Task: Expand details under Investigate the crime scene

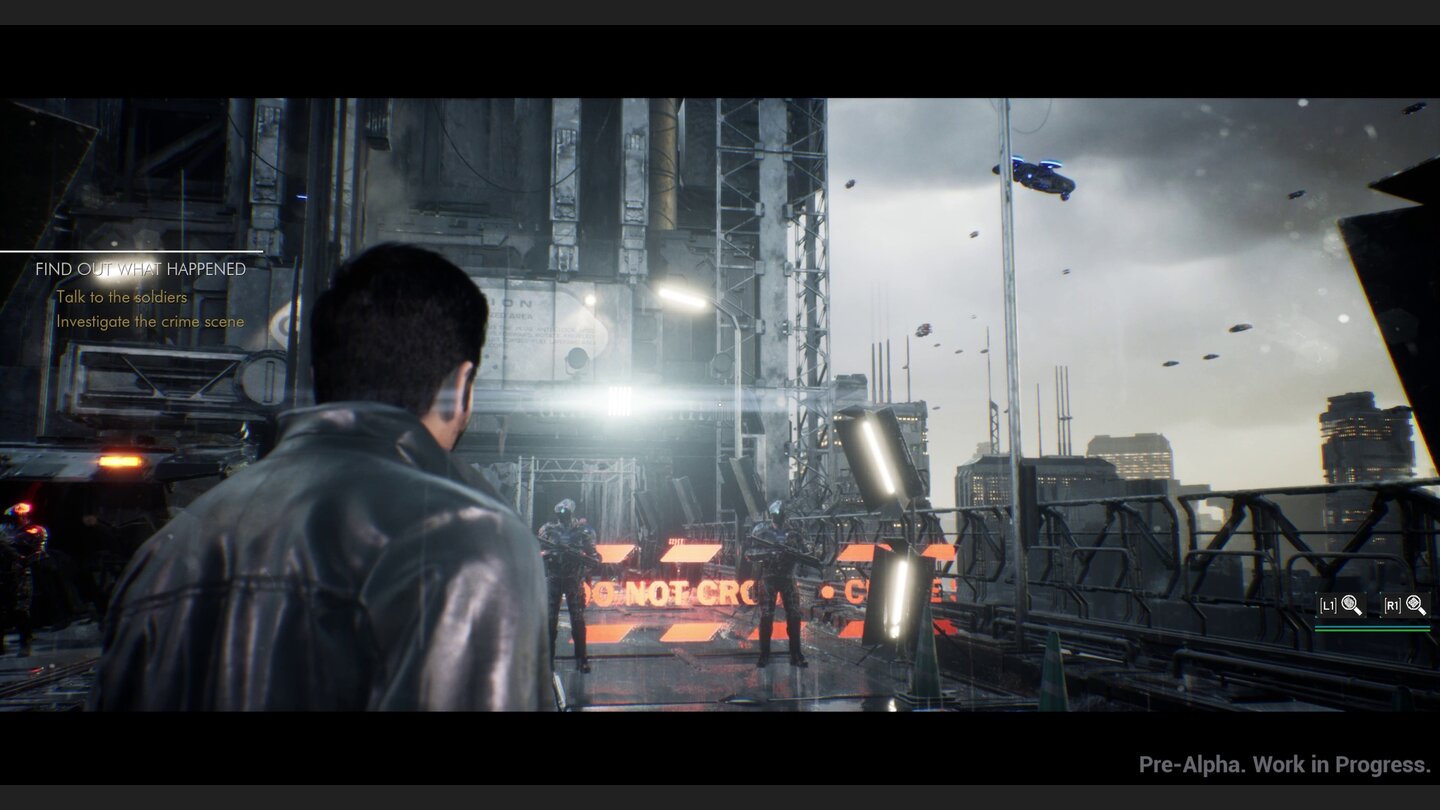Action: click(150, 321)
